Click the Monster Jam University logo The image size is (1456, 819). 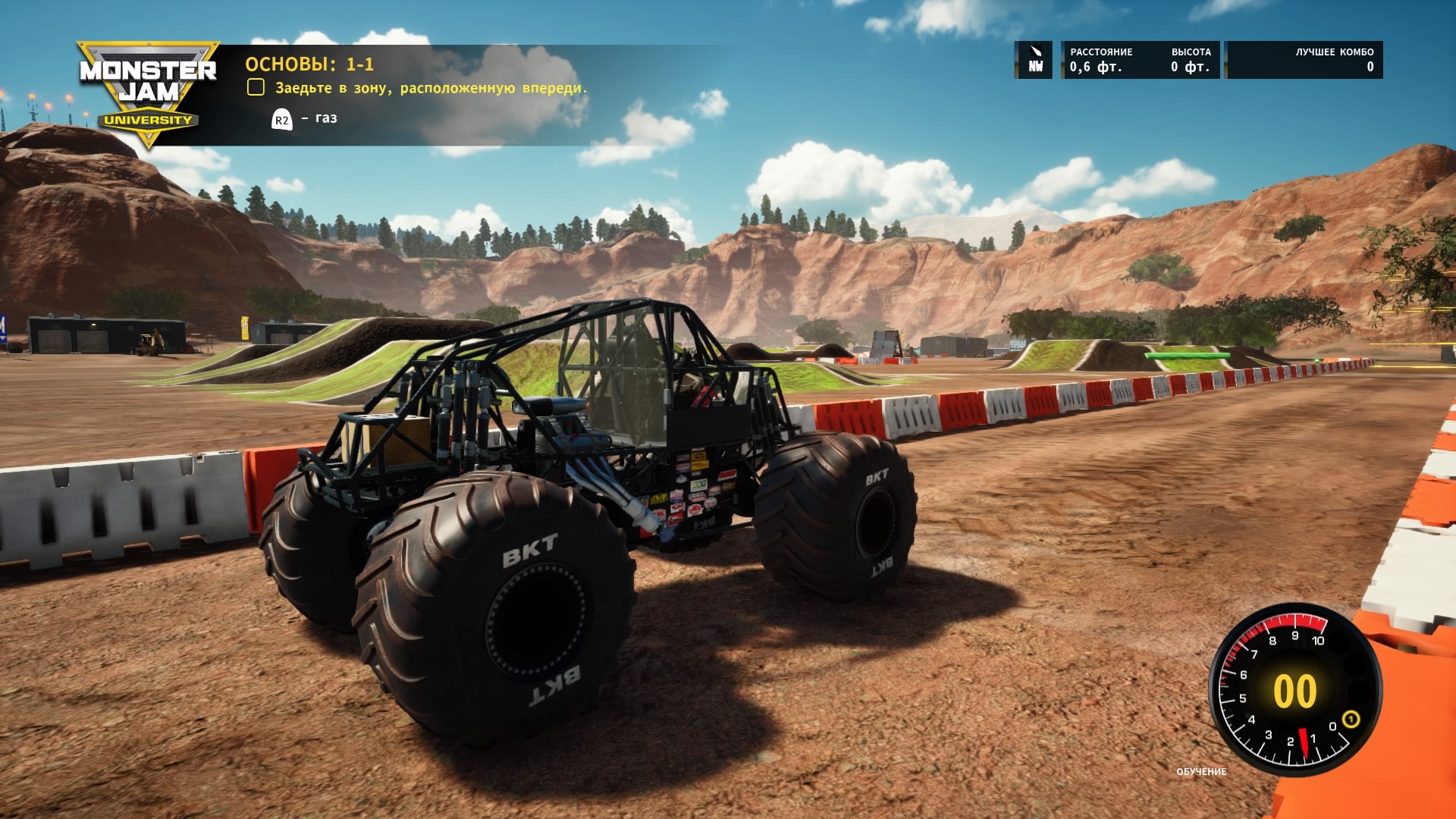(x=148, y=91)
